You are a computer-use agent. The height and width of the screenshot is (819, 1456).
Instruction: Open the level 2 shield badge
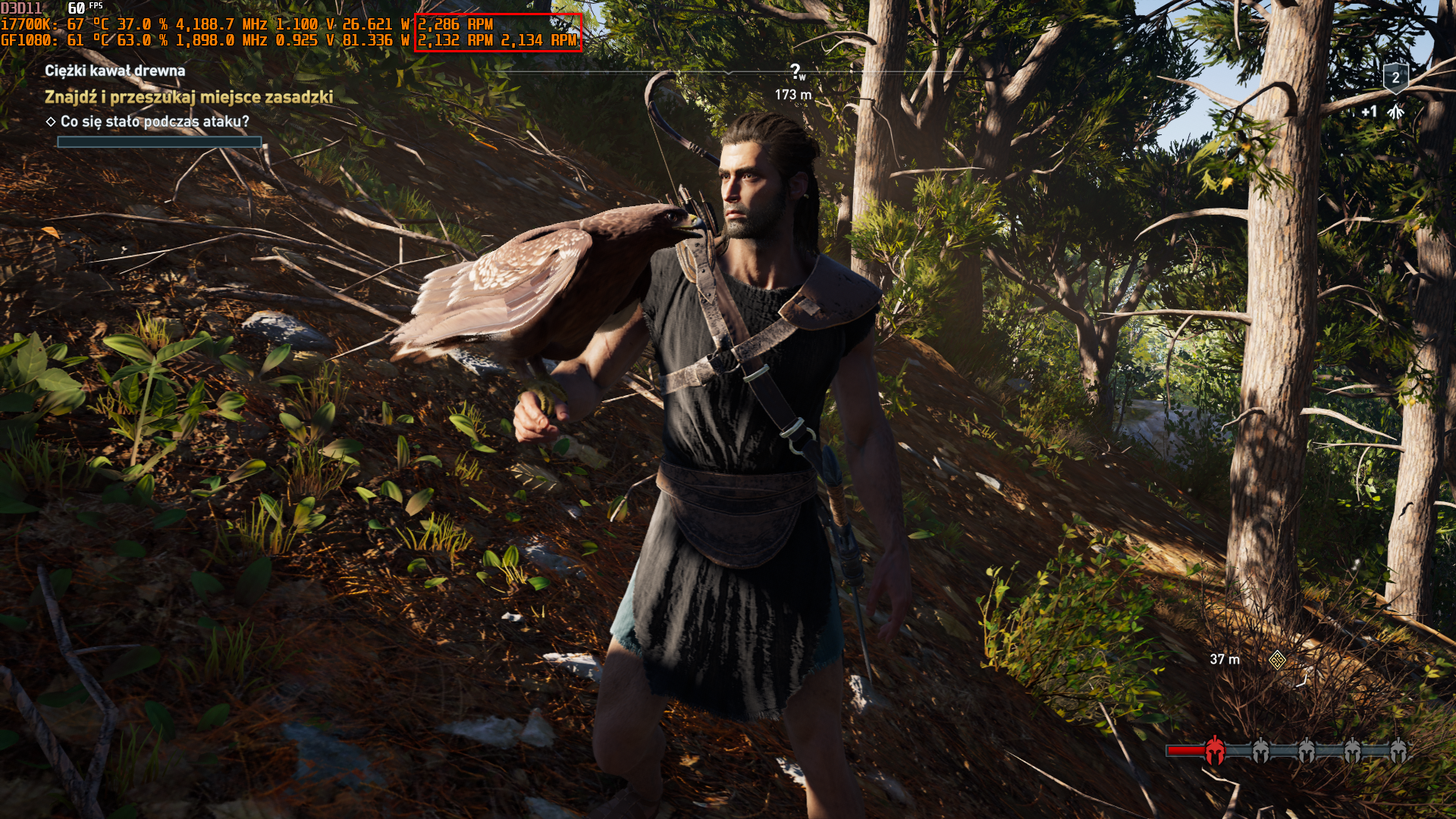(x=1395, y=77)
